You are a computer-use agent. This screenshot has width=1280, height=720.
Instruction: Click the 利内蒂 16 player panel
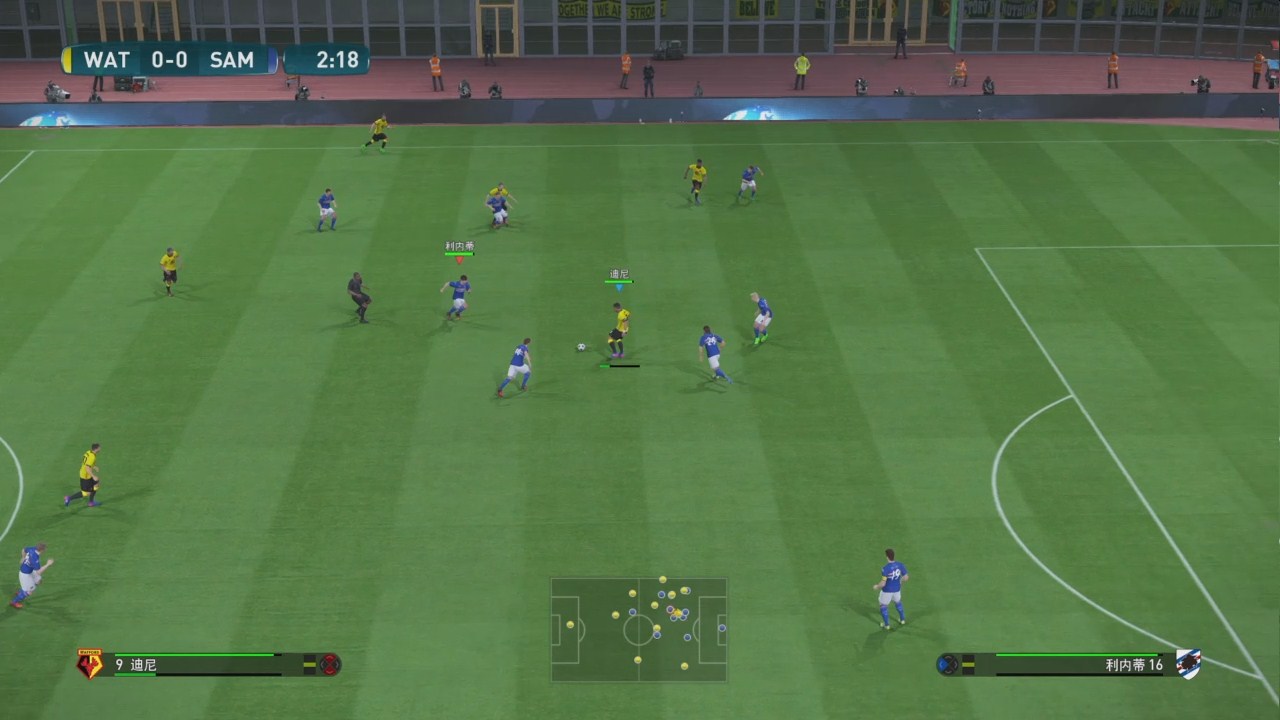point(1070,664)
